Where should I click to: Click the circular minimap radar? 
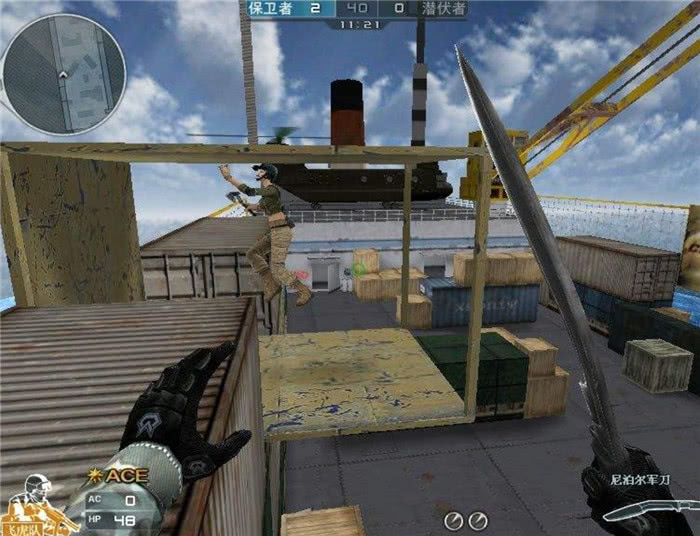(63, 73)
